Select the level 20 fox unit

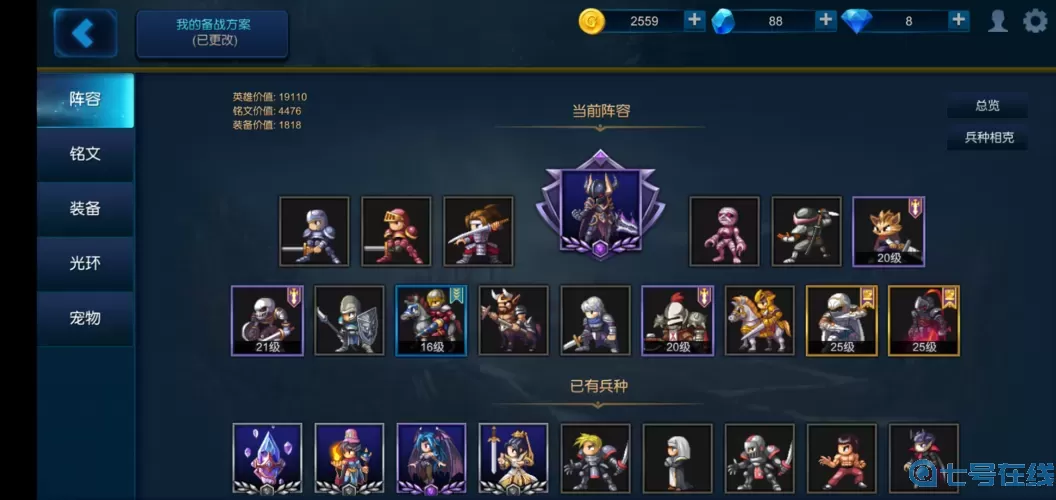pyautogui.click(x=888, y=231)
